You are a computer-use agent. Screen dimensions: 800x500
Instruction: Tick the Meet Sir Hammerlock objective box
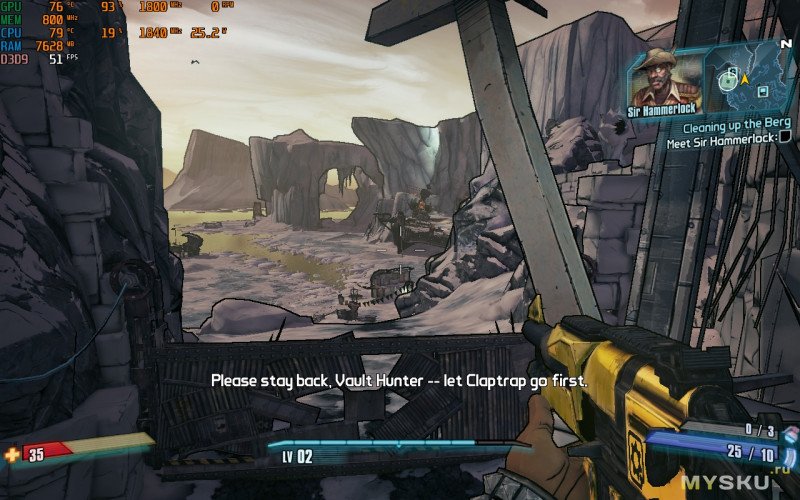tap(784, 141)
